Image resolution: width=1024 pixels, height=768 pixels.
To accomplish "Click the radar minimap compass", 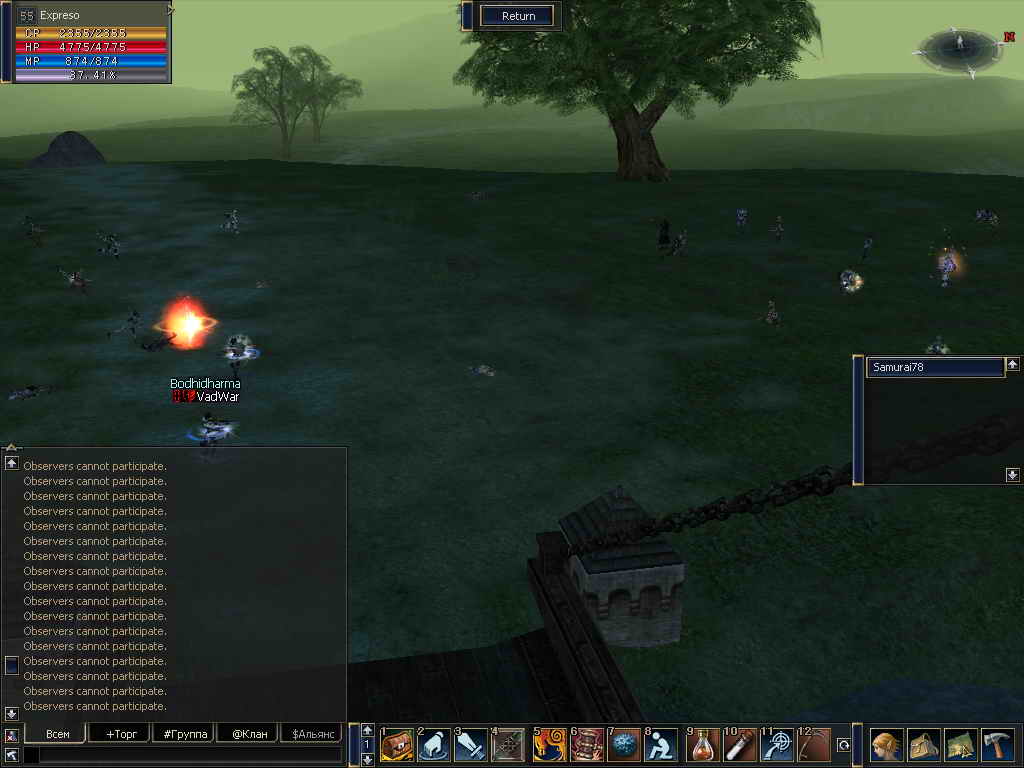I will pyautogui.click(x=958, y=48).
